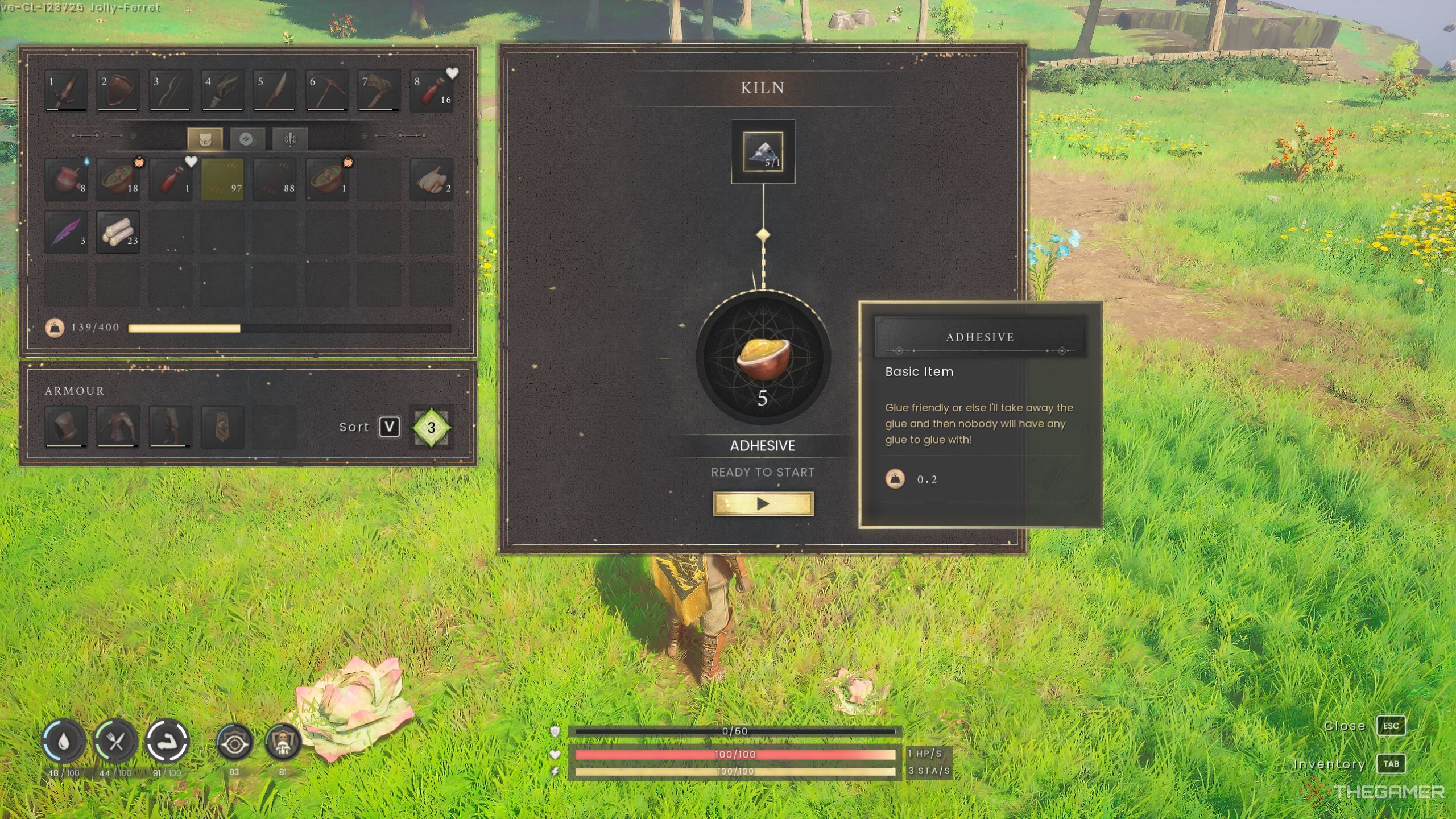
Task: Open the coins tab in inventory
Action: click(x=247, y=139)
